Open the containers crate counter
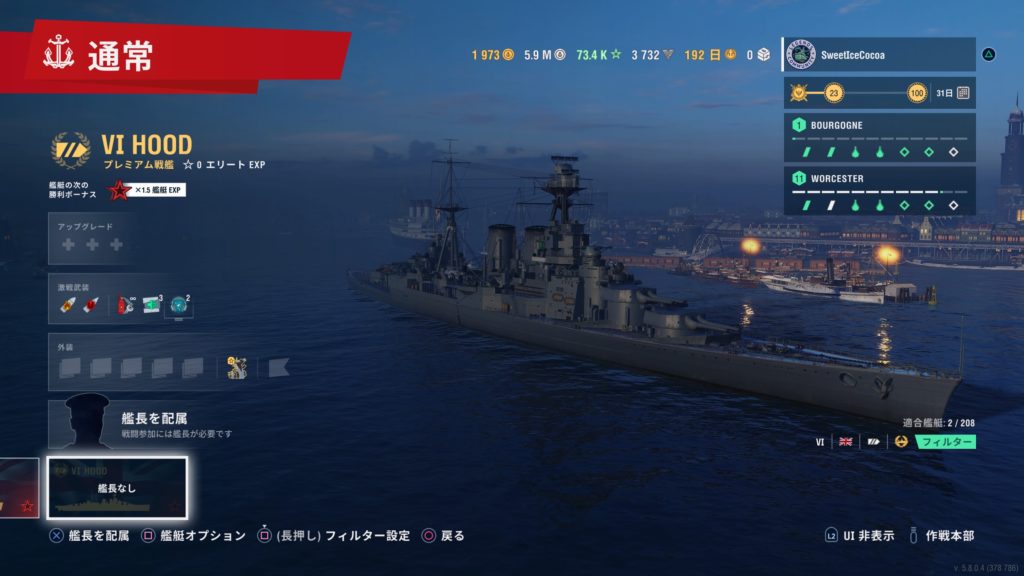Viewport: 1024px width, 576px height. 756,55
